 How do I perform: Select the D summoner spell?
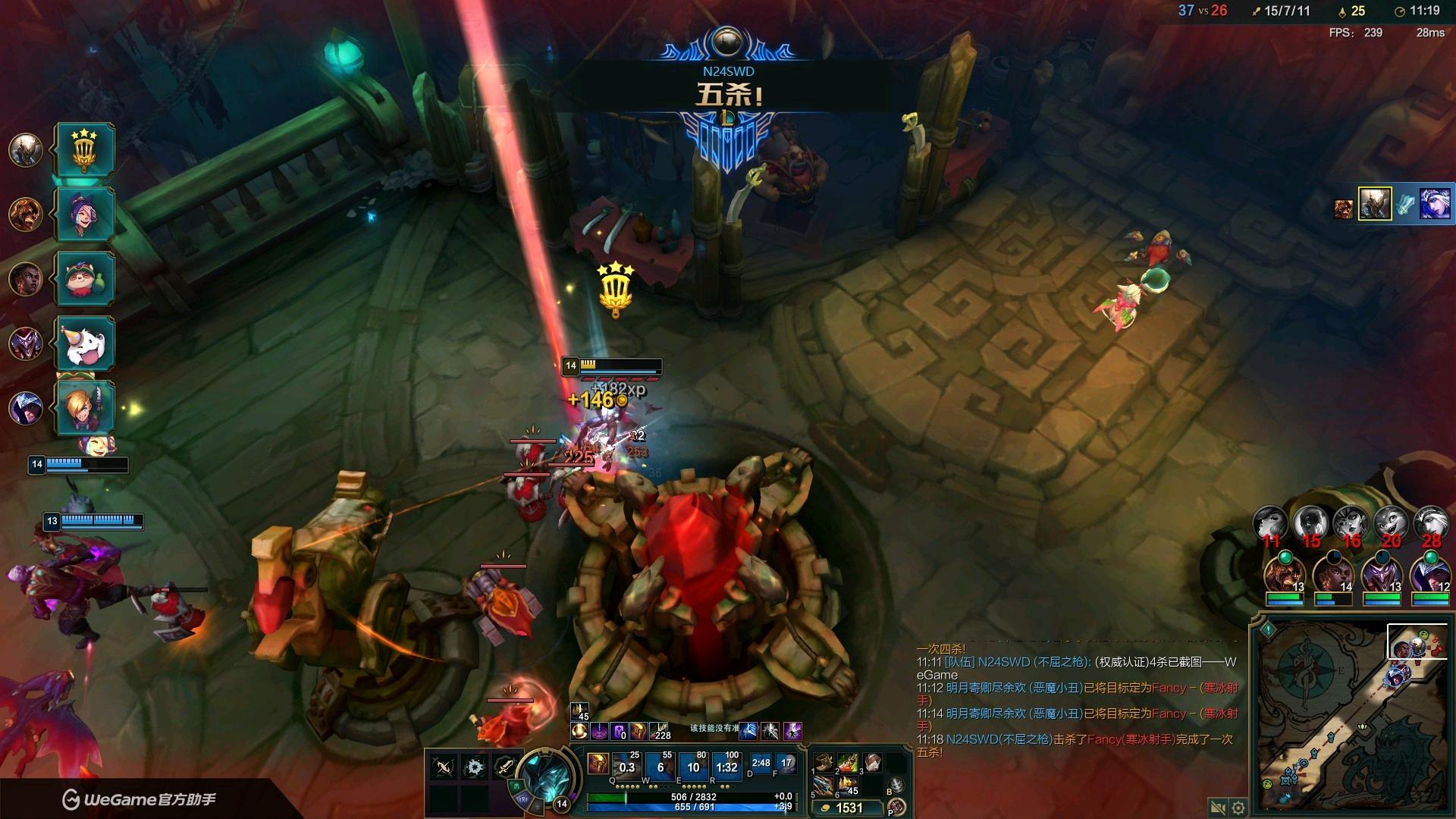click(x=761, y=763)
